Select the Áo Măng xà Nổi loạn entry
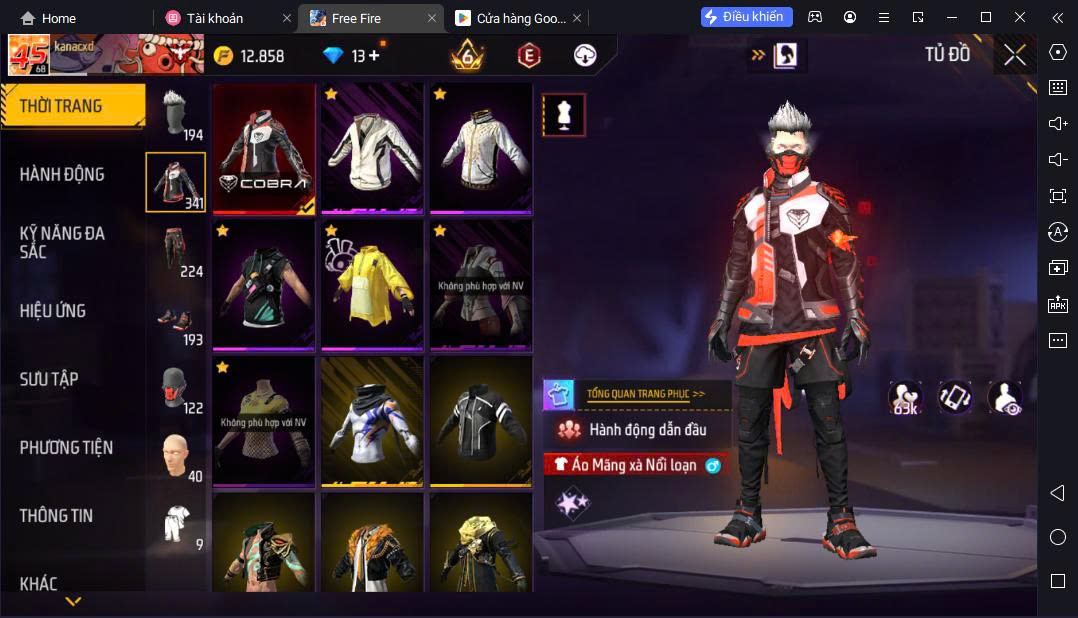This screenshot has height=618, width=1078. (x=635, y=465)
